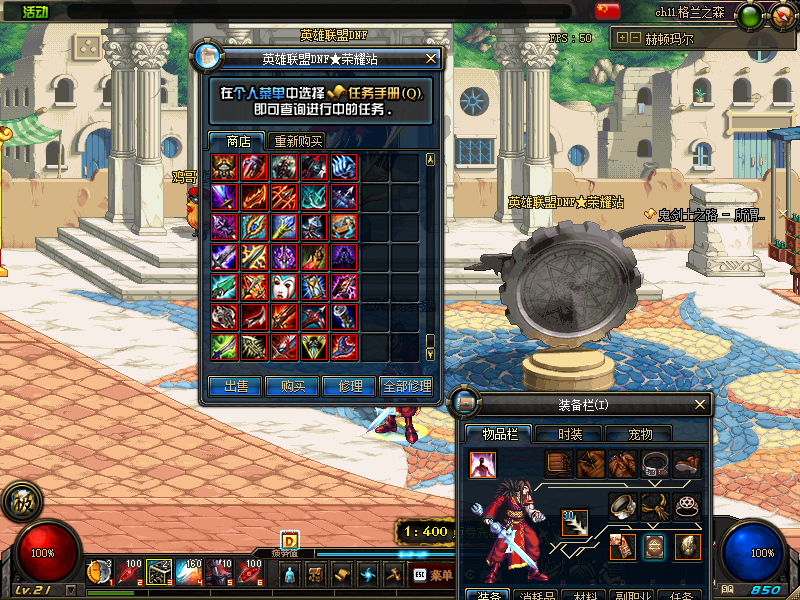The width and height of the screenshot is (800, 600).
Task: Choose the 修理 repair button
Action: tap(350, 386)
